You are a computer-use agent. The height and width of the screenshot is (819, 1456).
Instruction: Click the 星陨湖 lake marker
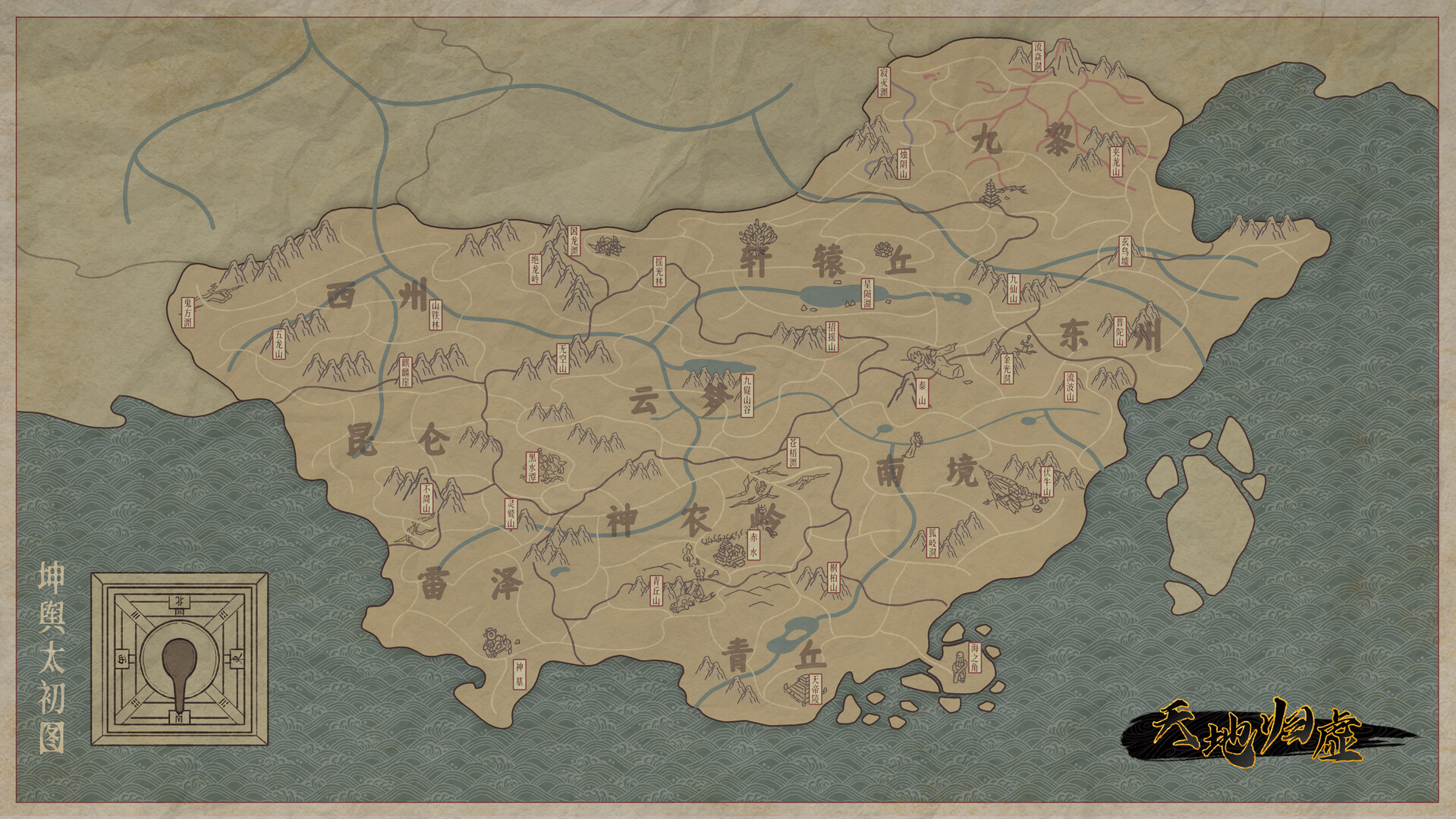(x=867, y=293)
